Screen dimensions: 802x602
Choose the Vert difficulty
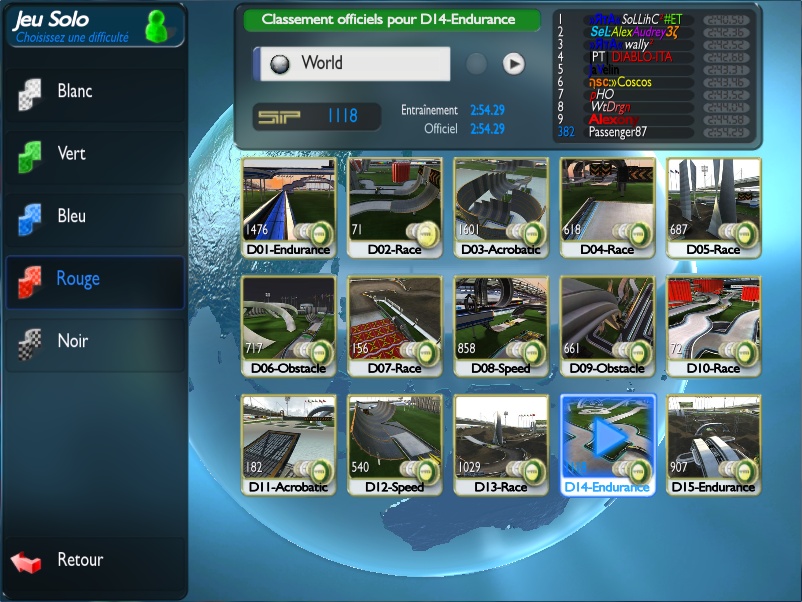93,154
